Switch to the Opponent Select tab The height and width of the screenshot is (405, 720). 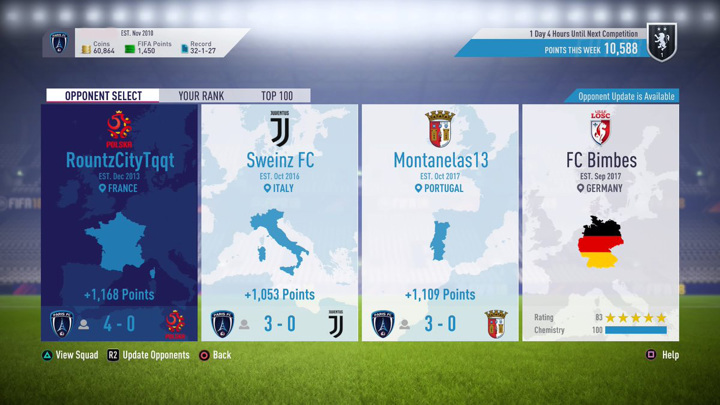(102, 96)
